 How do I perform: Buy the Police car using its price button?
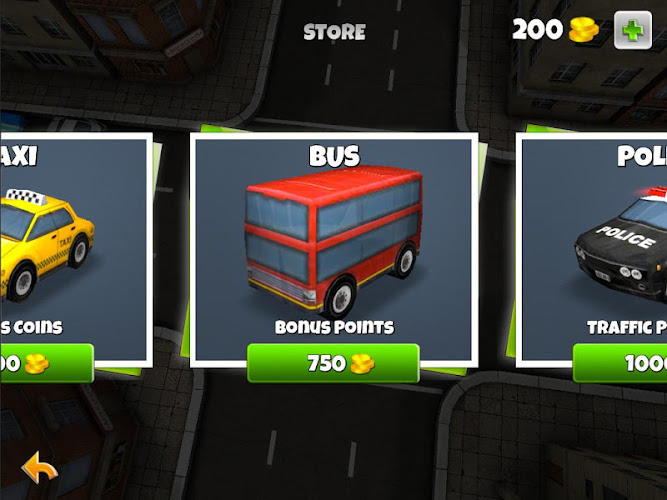coord(620,363)
